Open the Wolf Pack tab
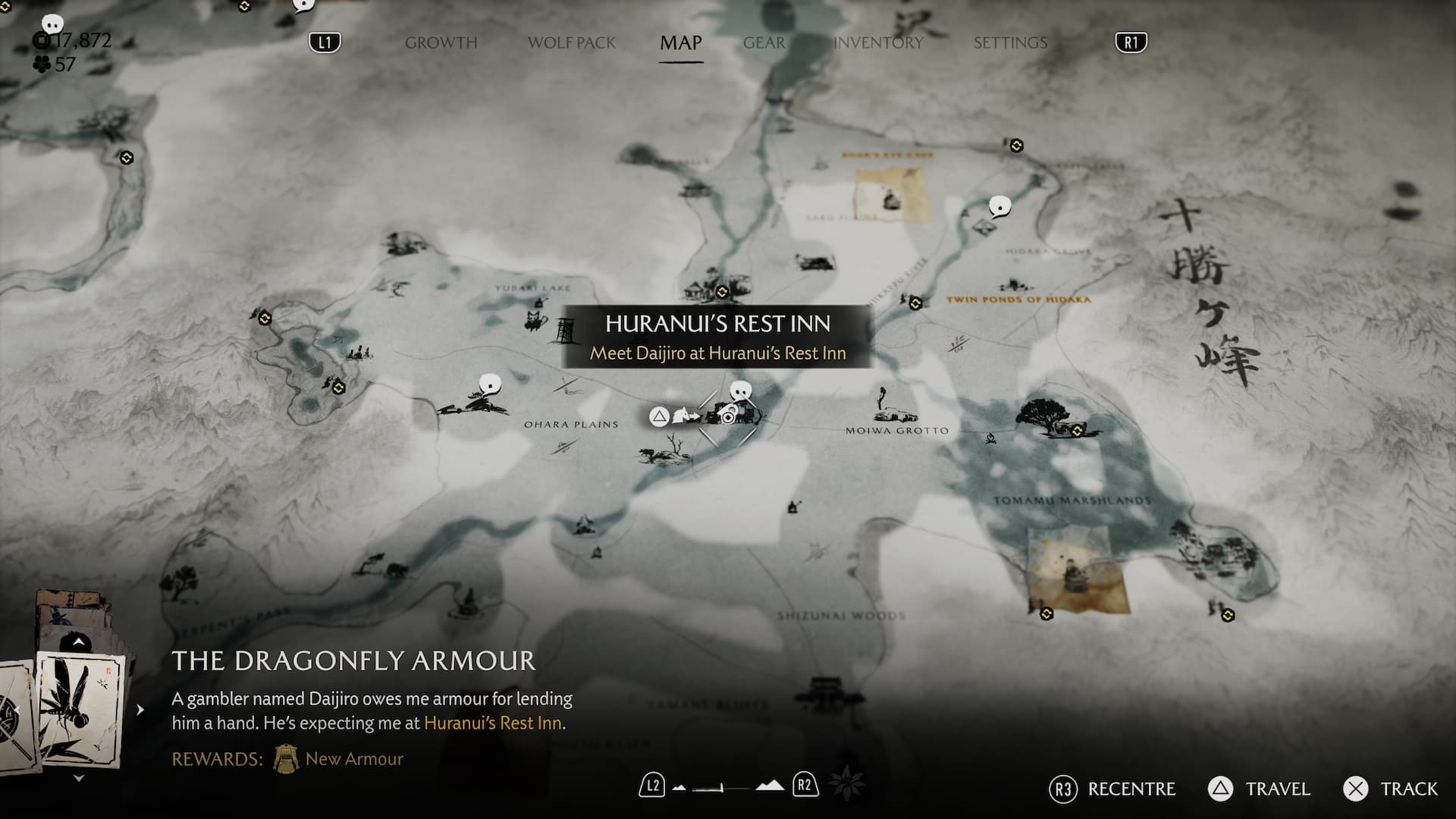 pos(572,43)
